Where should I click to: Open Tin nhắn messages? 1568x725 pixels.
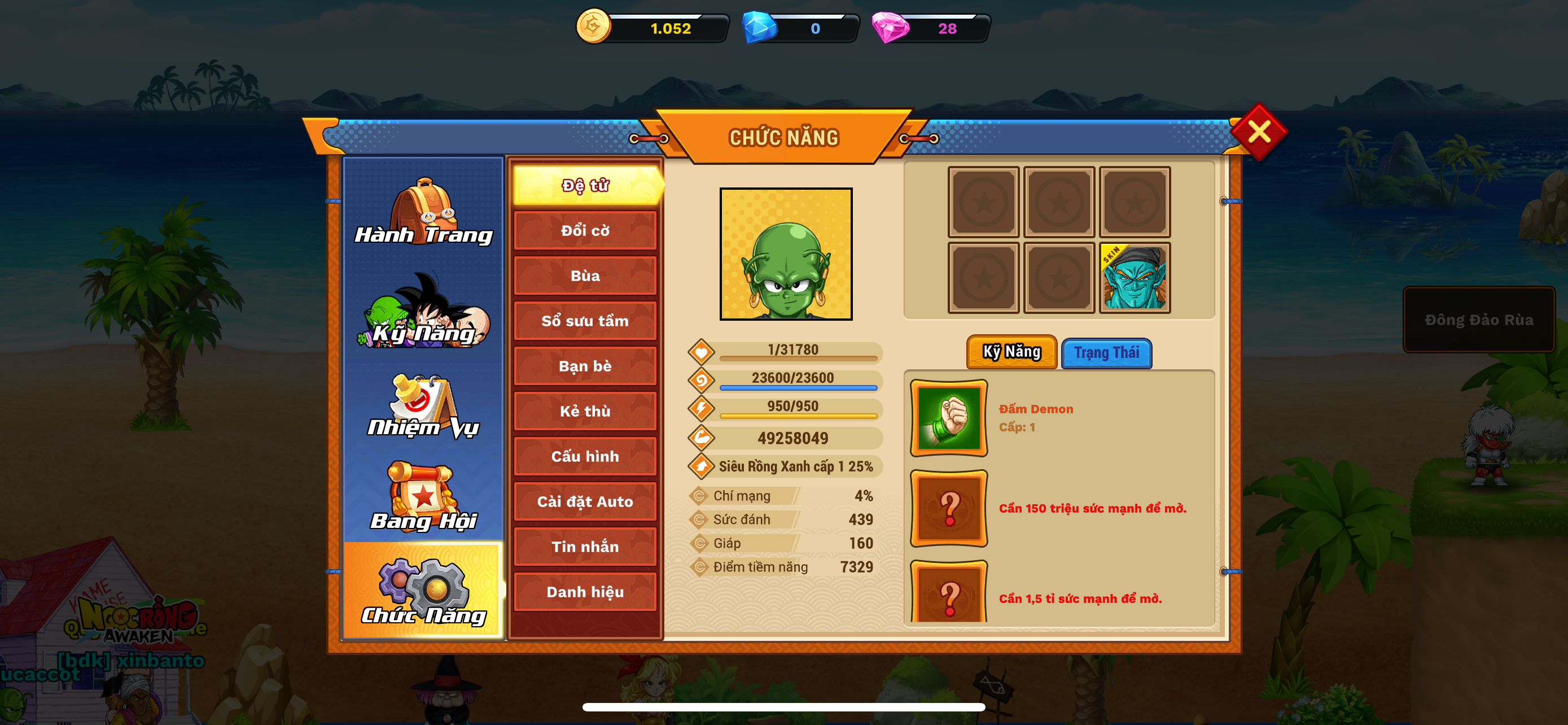click(585, 547)
